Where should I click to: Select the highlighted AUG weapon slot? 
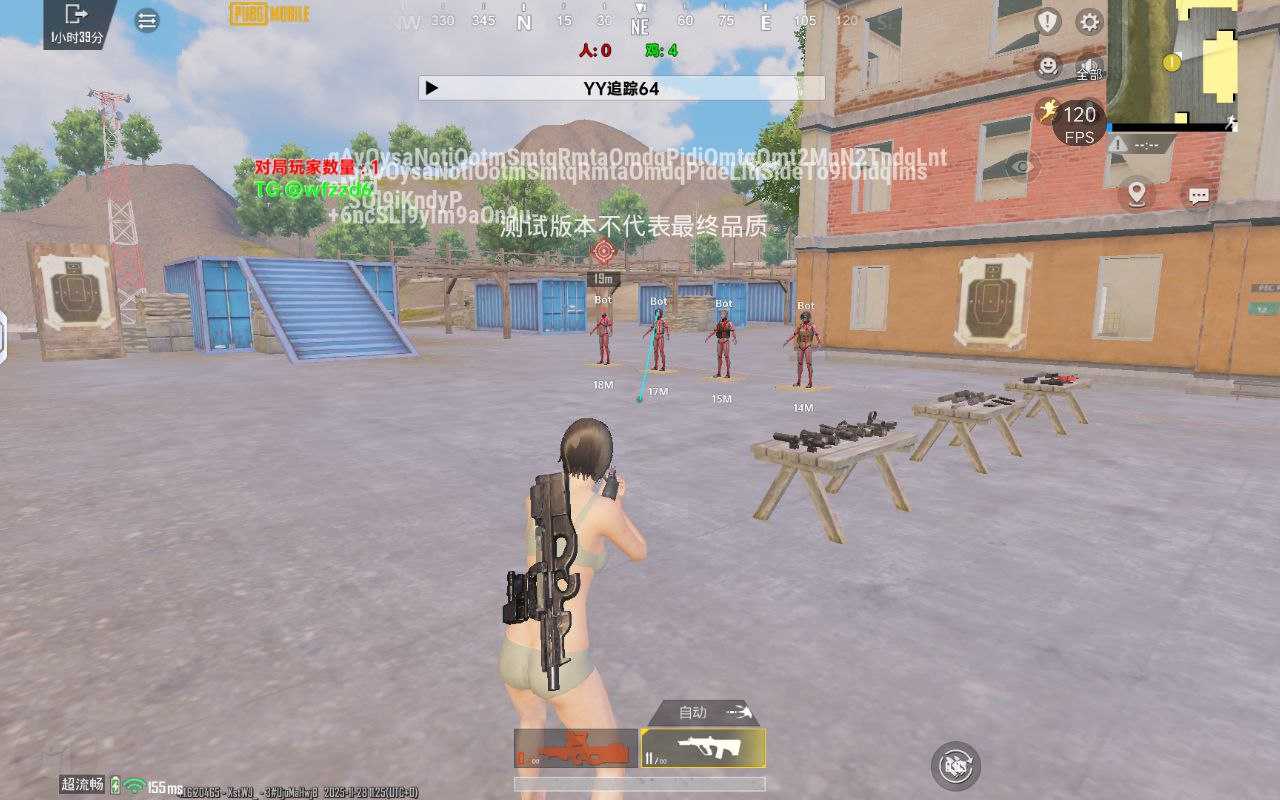703,748
